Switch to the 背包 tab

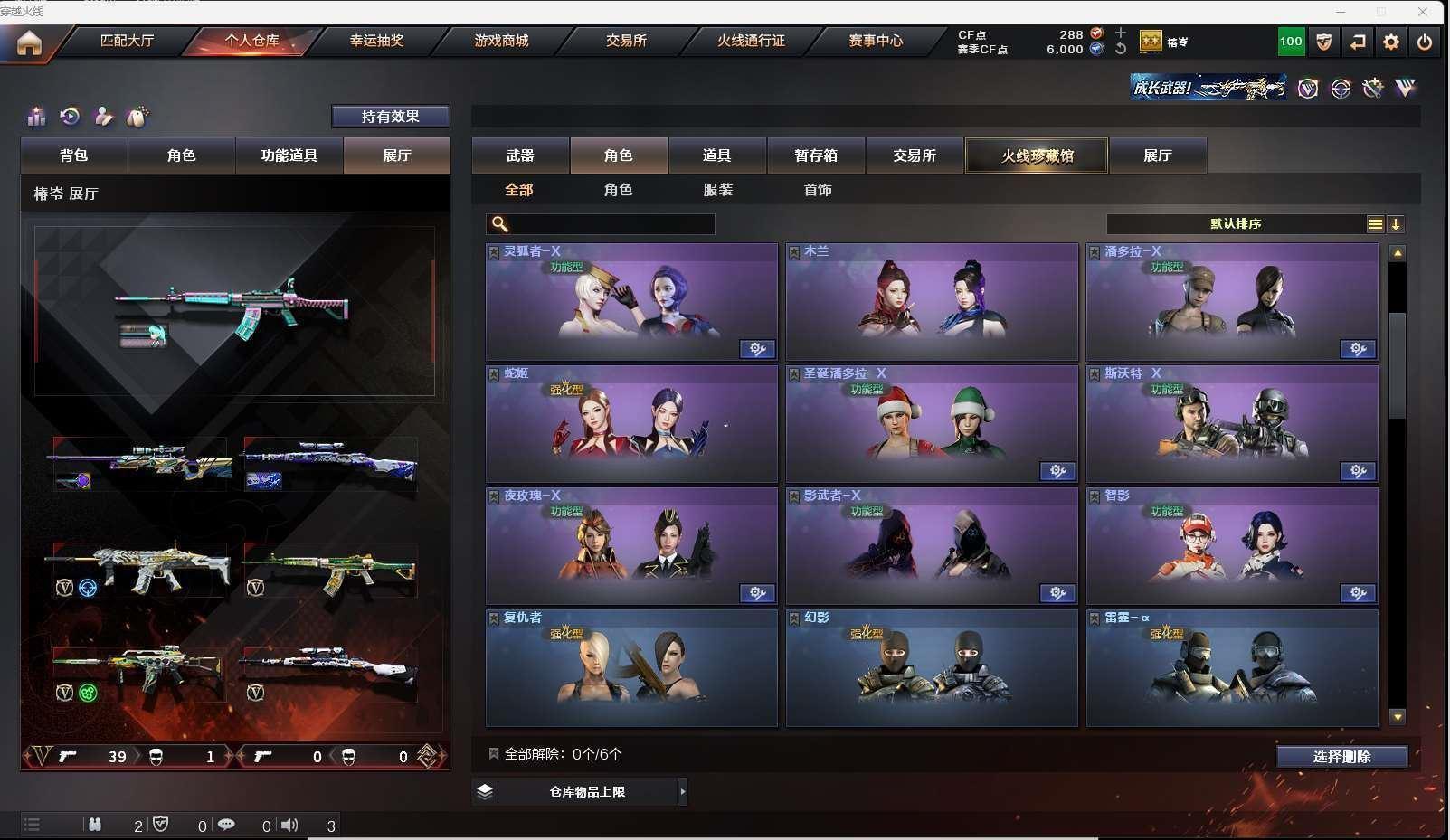click(74, 156)
